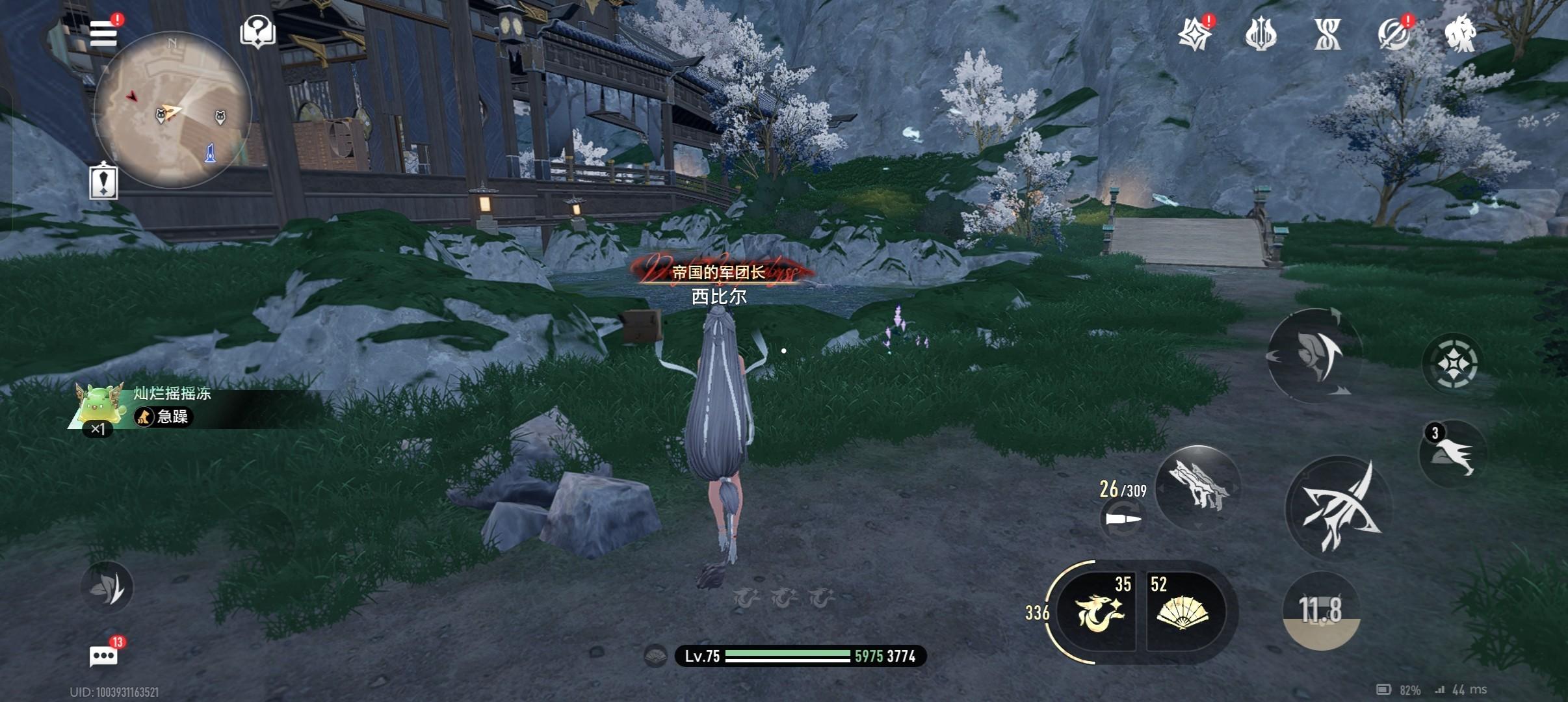This screenshot has height=702, width=1568.
Task: Switch weapon using the weapon icon
Action: coord(1198,487)
